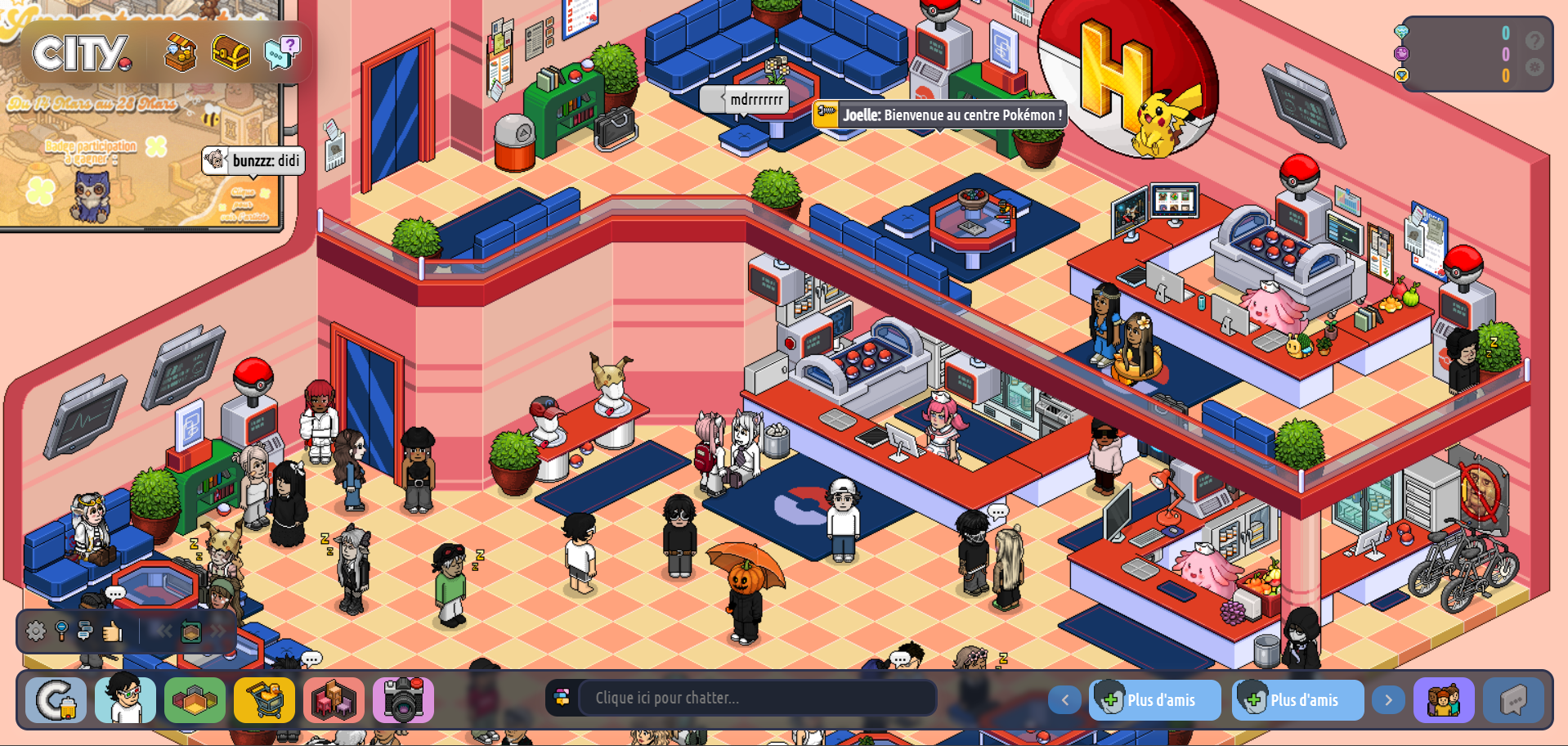The width and height of the screenshot is (1568, 746).
Task: Like the room with the thumbs-up icon
Action: 112,631
